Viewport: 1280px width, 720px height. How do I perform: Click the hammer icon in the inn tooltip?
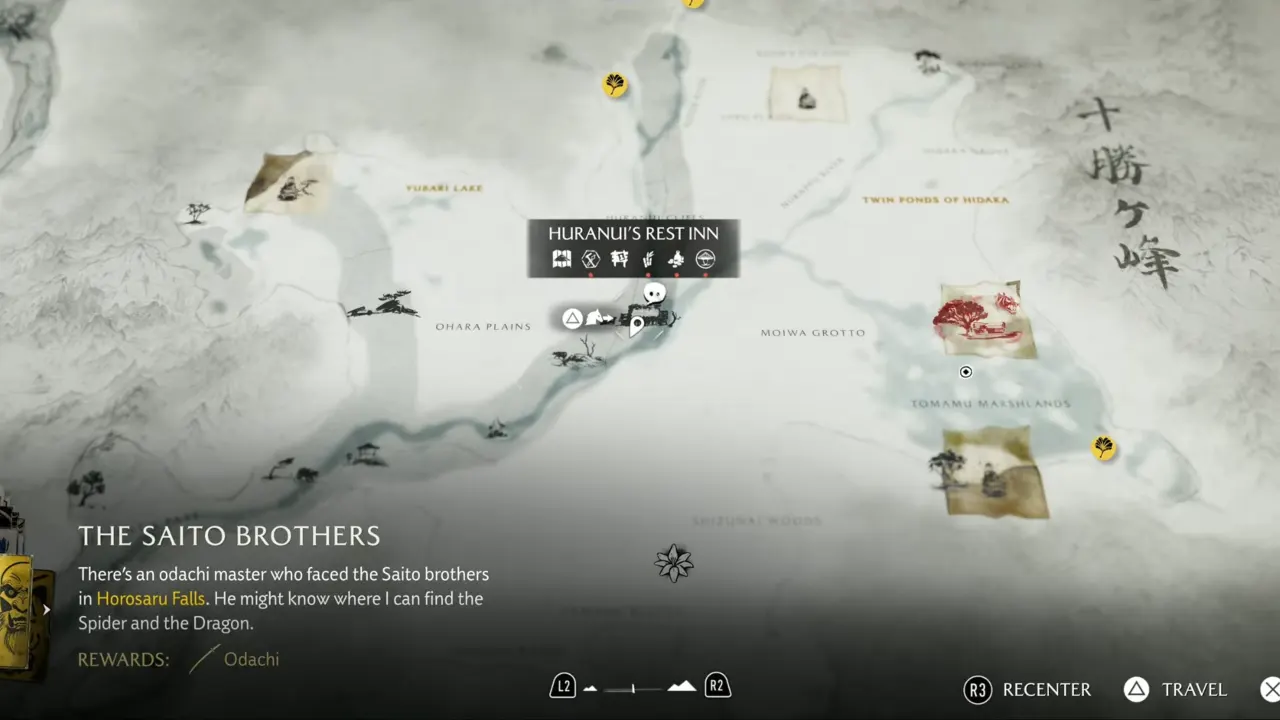pyautogui.click(x=591, y=260)
